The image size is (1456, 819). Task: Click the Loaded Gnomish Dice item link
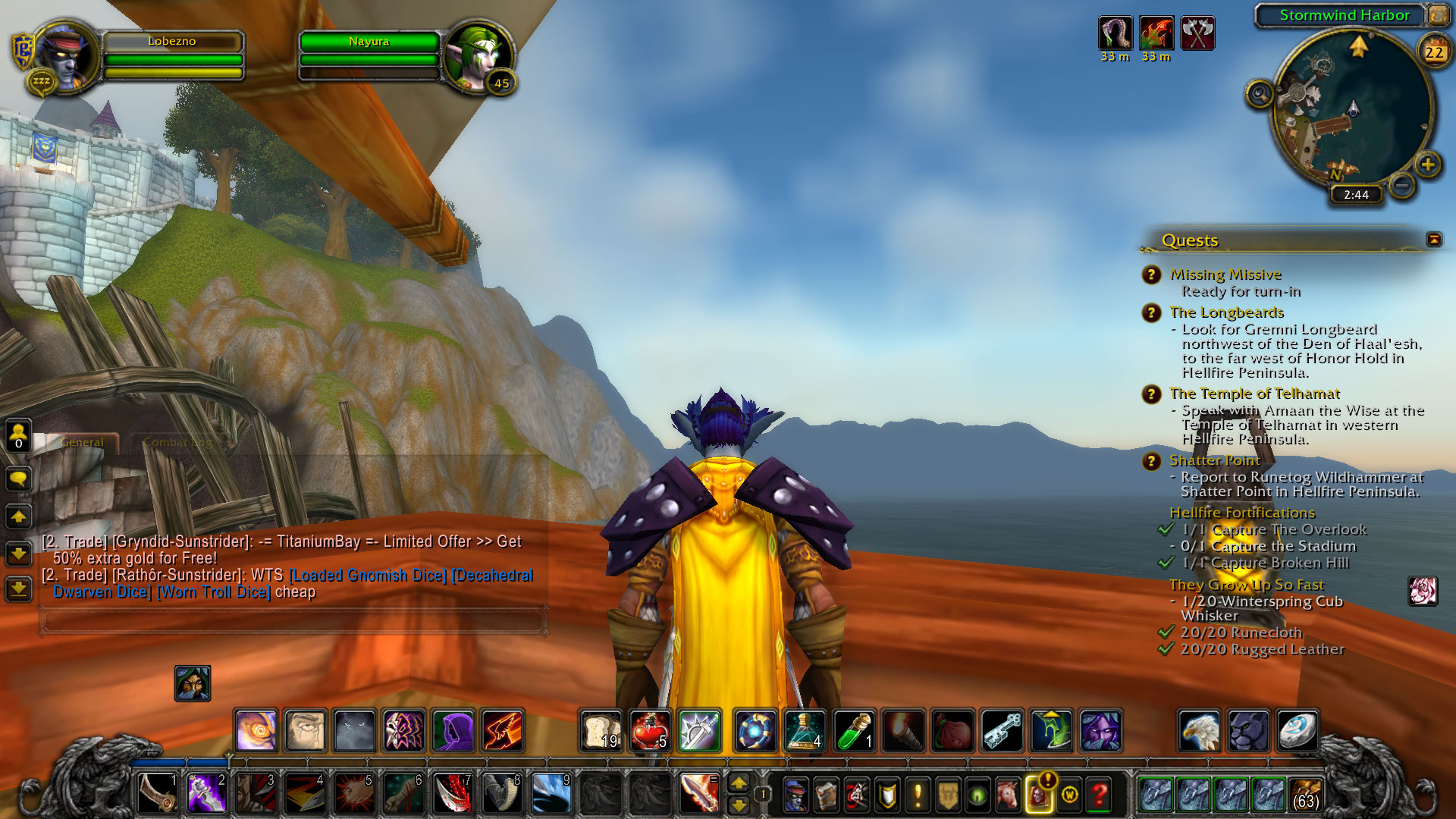pyautogui.click(x=368, y=576)
